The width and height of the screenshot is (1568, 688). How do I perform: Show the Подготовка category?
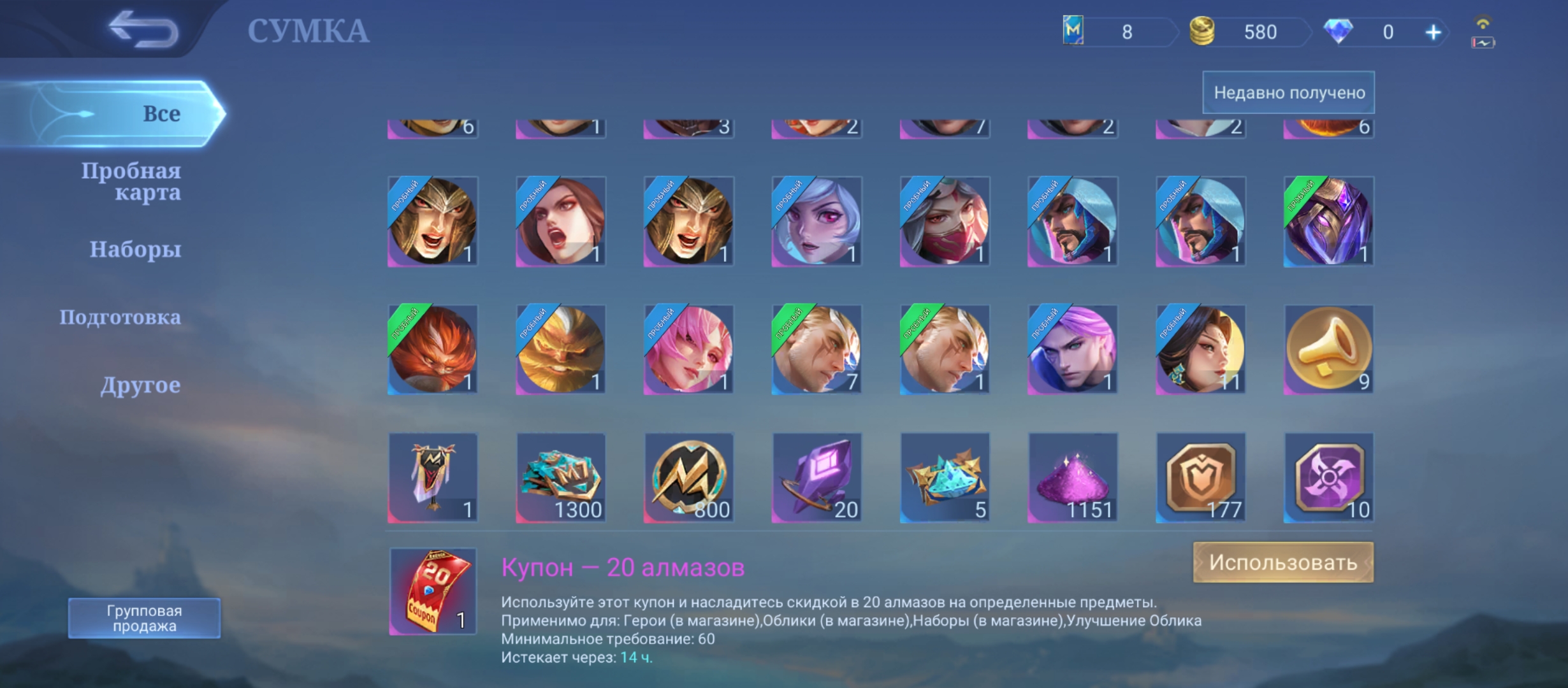coord(120,317)
